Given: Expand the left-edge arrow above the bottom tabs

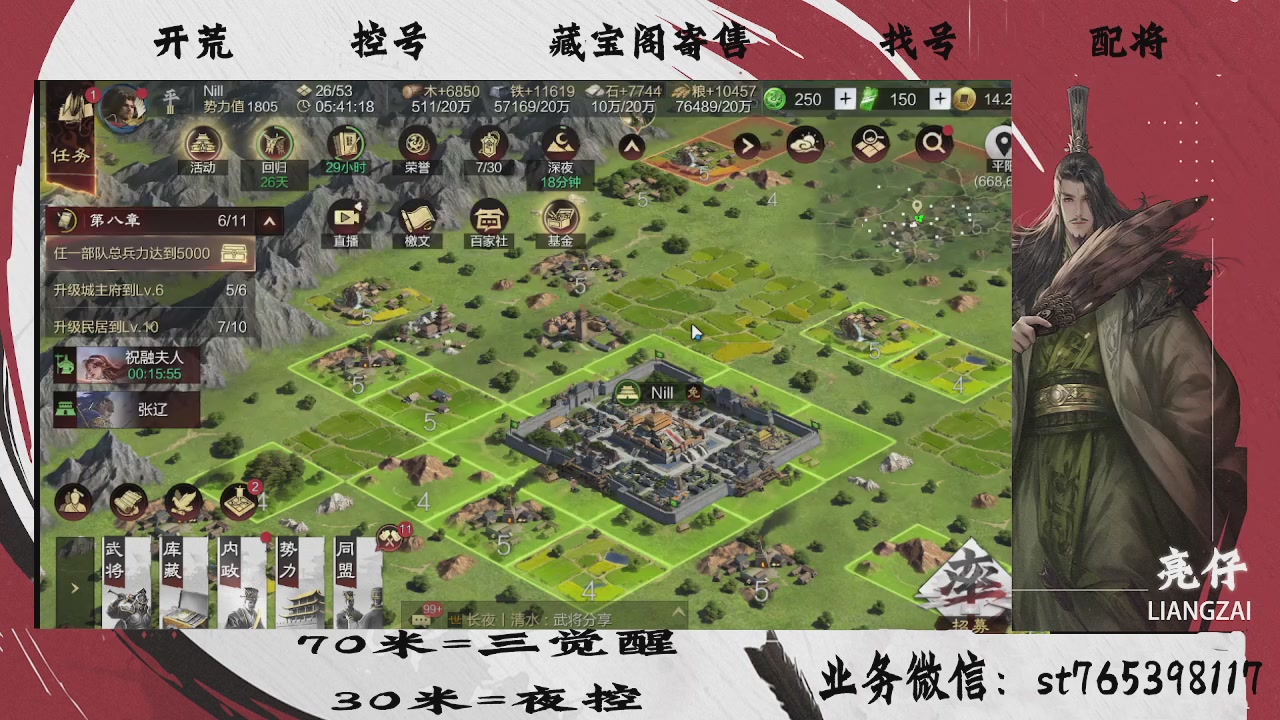Looking at the screenshot, I should coord(74,589).
